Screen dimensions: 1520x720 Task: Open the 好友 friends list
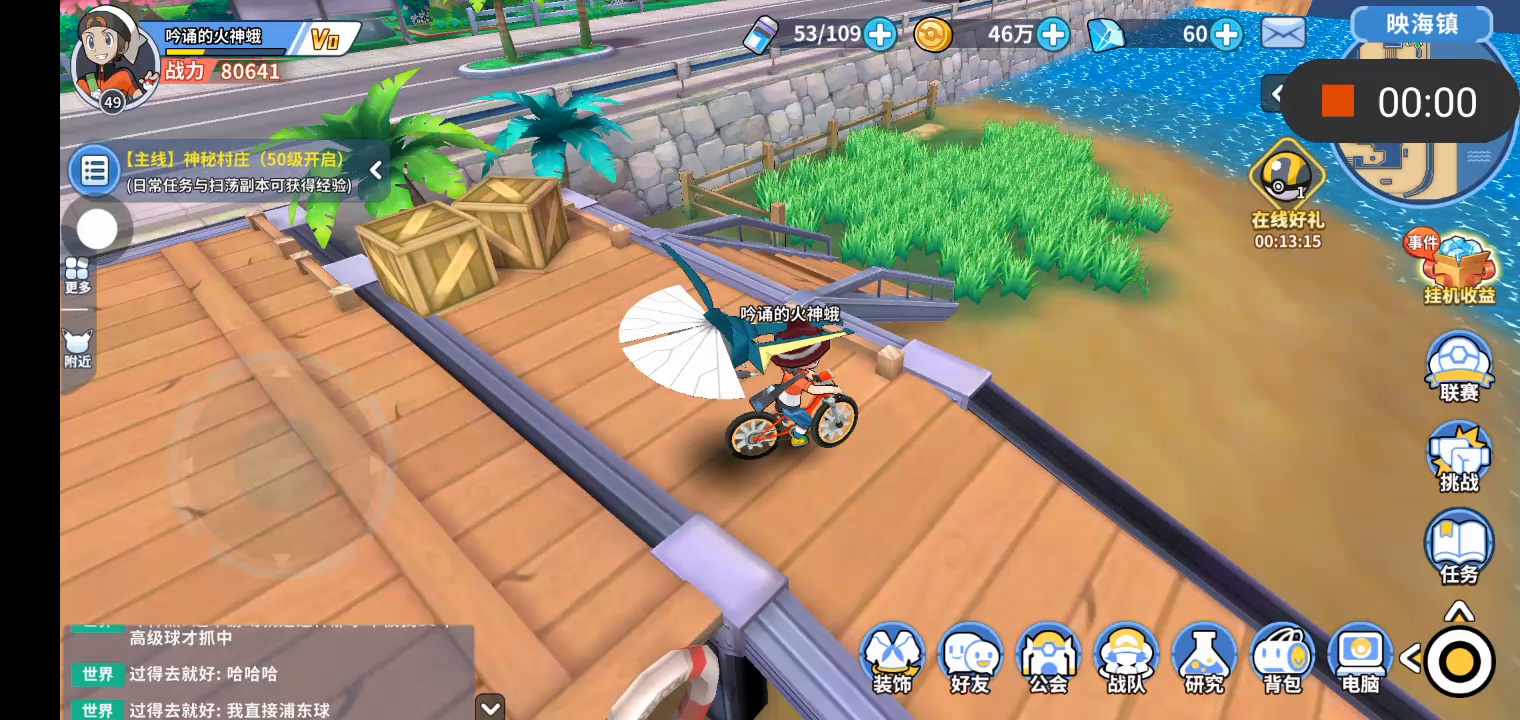point(970,657)
